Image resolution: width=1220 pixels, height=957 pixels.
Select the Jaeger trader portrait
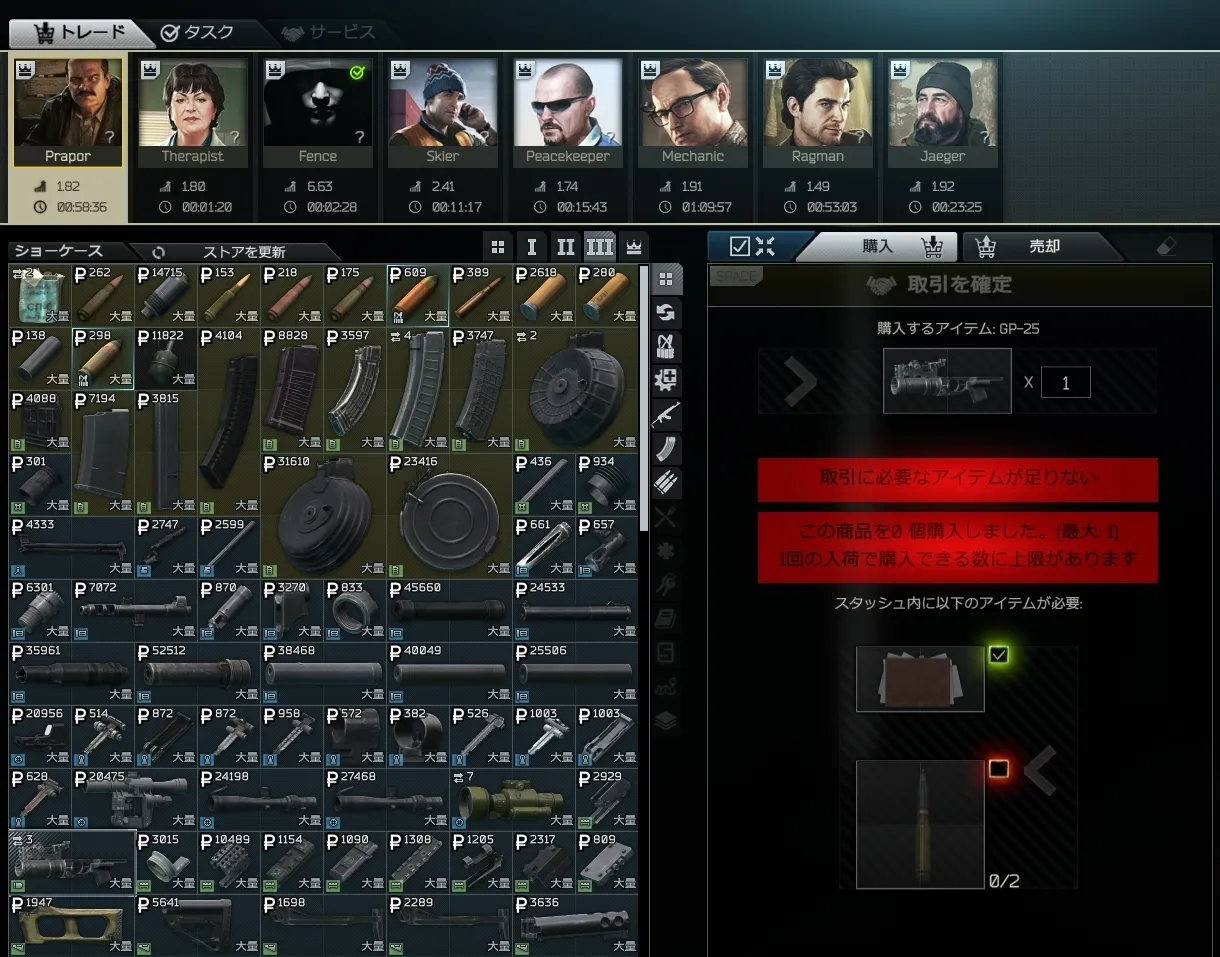pos(942,112)
